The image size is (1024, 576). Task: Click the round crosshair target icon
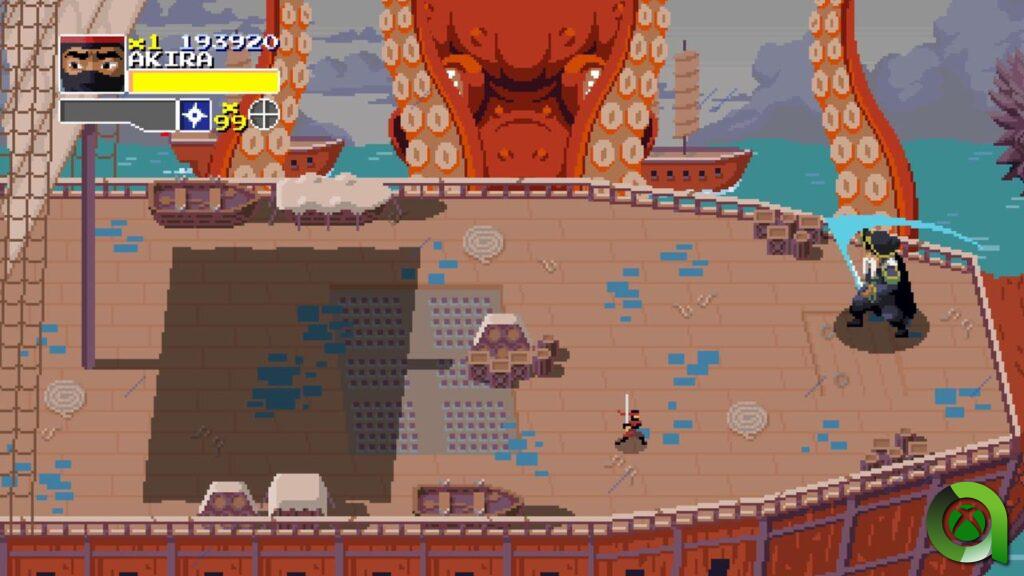click(263, 114)
